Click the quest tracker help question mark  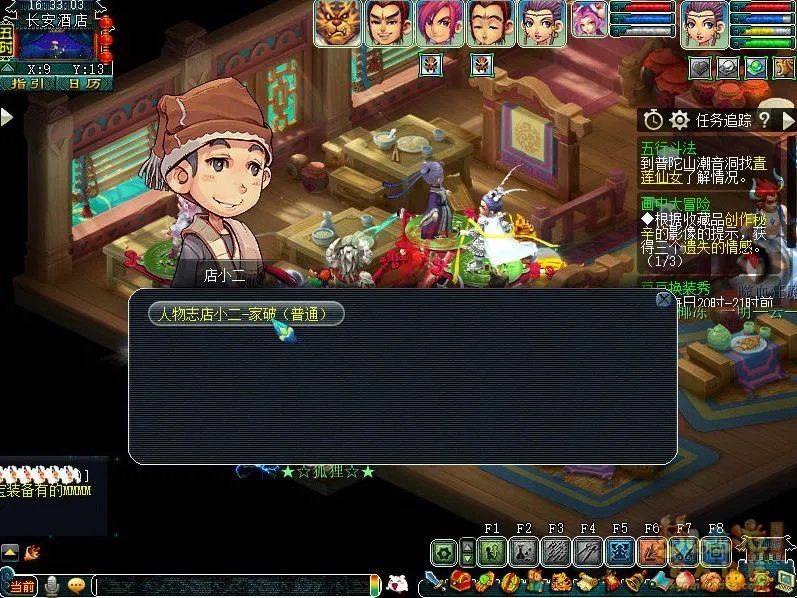pyautogui.click(x=762, y=120)
